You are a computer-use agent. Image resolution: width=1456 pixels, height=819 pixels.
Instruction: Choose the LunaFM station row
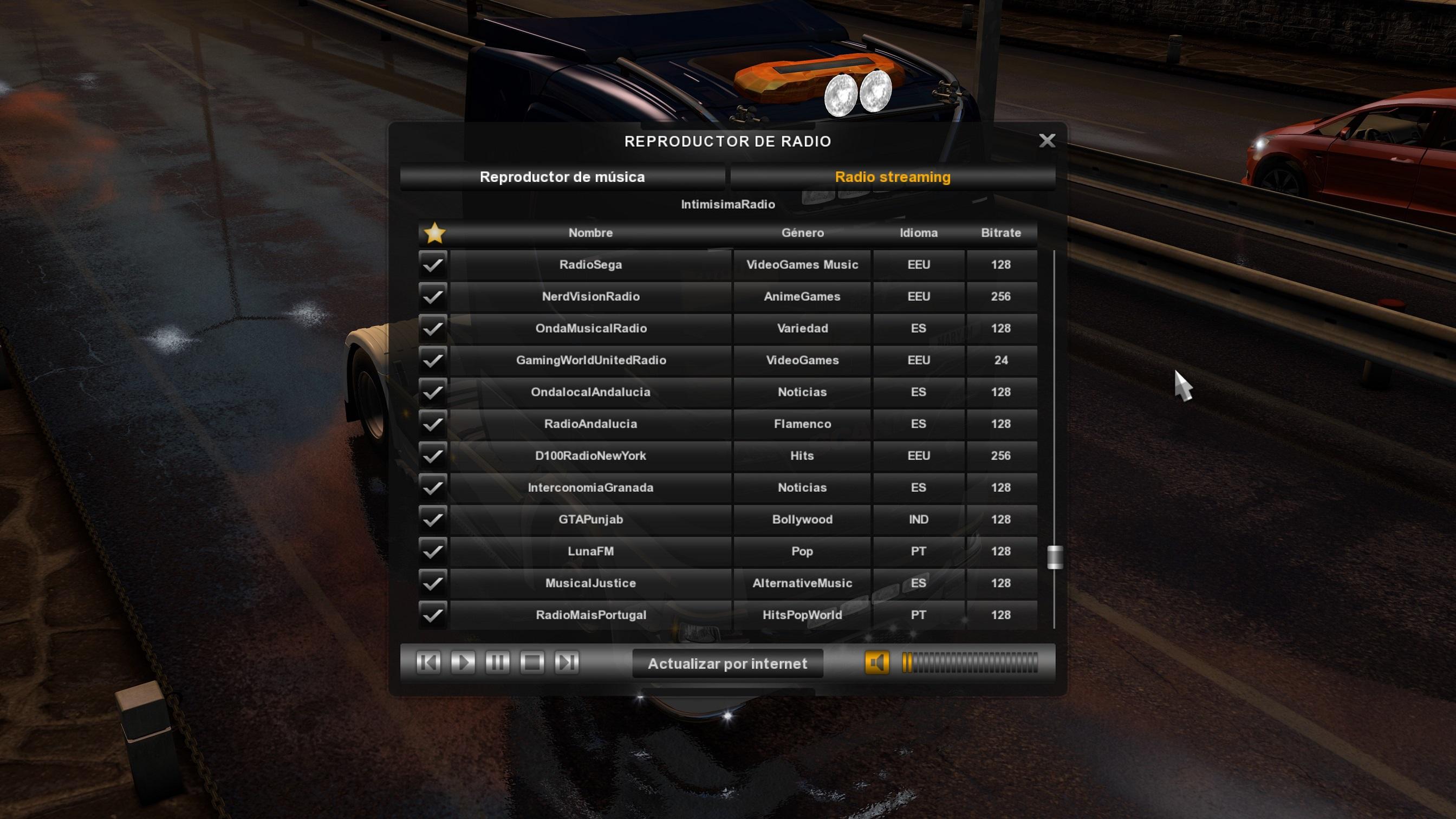tap(590, 551)
